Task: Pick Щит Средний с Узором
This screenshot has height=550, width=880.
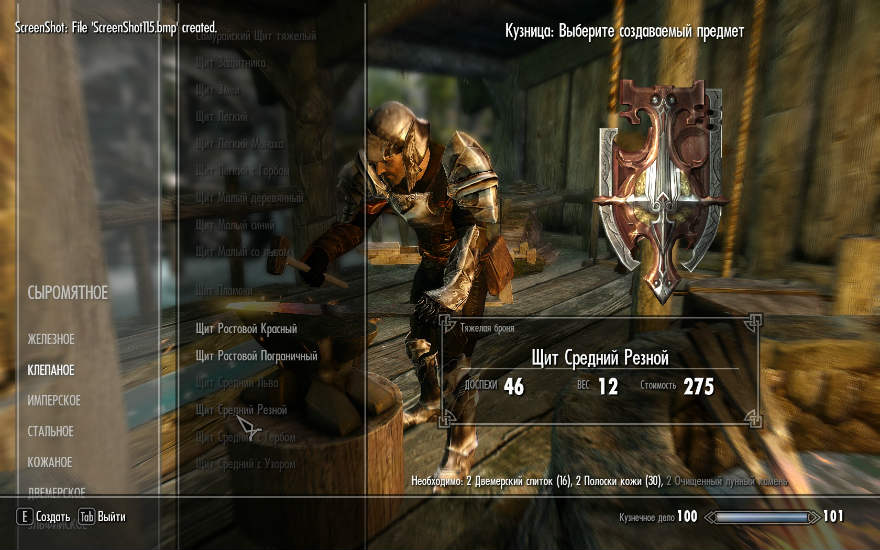Action: [245, 464]
